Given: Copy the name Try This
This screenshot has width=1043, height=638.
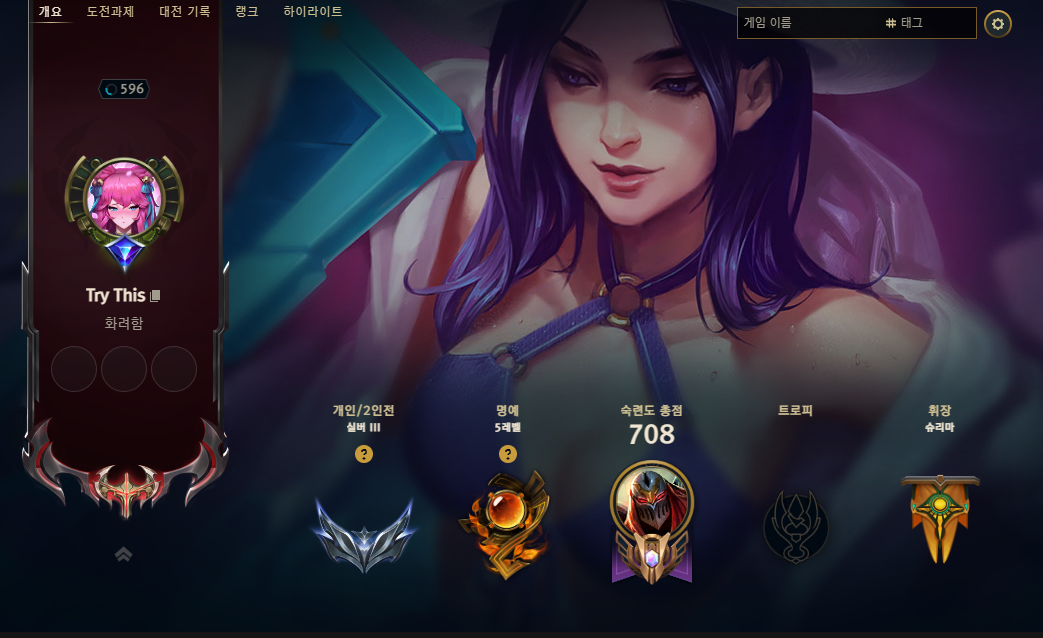Looking at the screenshot, I should click(155, 296).
